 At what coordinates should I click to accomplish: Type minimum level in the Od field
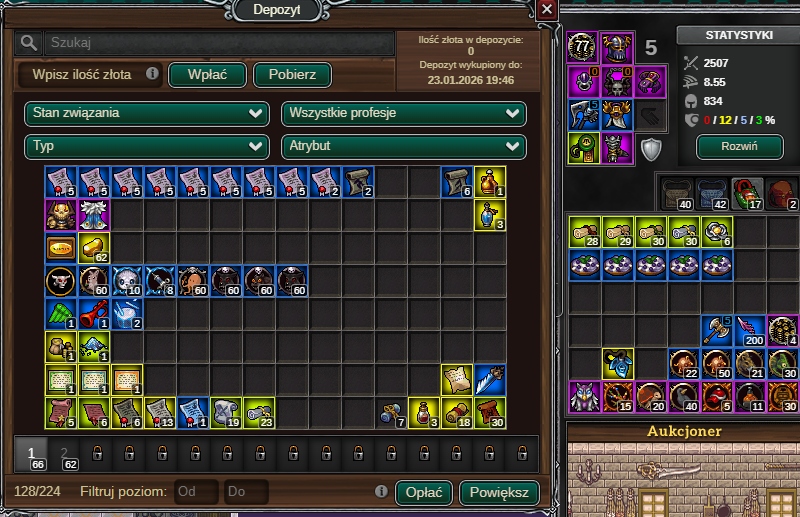point(196,492)
